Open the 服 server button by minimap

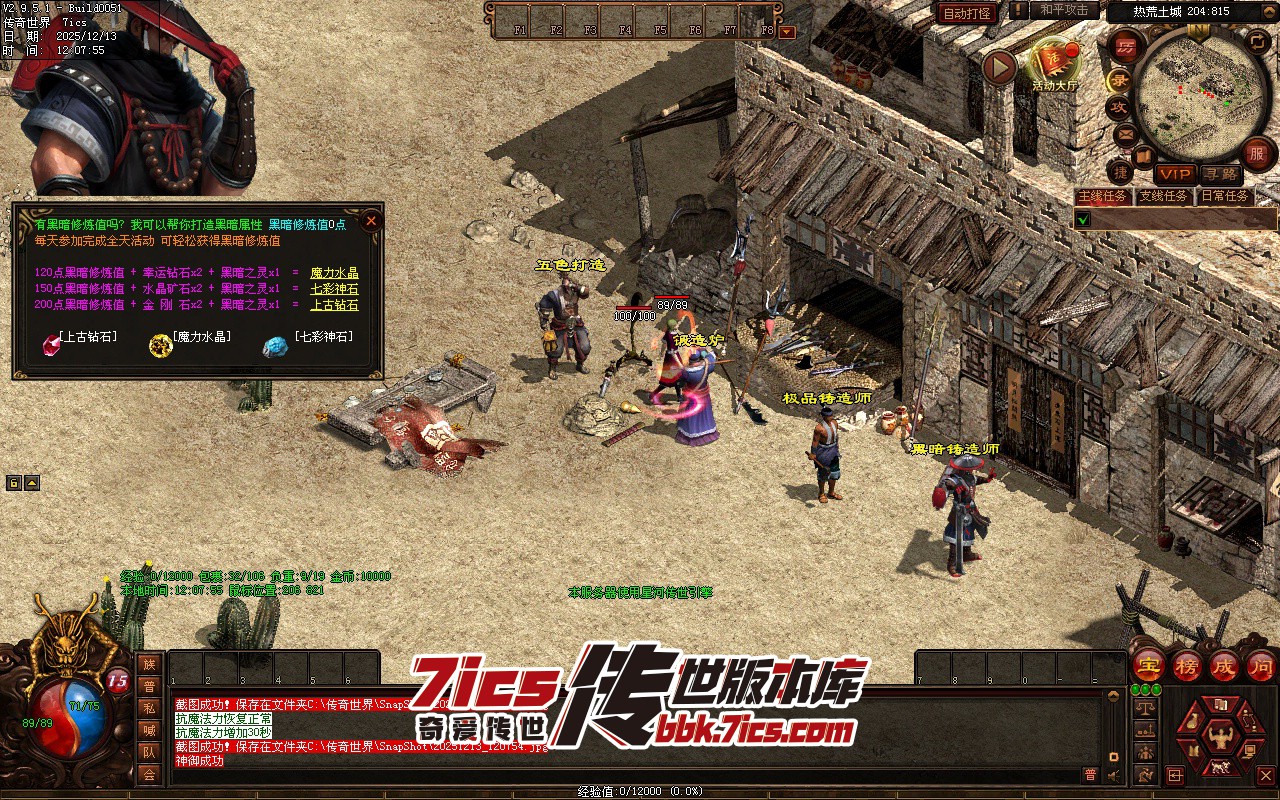click(1257, 153)
